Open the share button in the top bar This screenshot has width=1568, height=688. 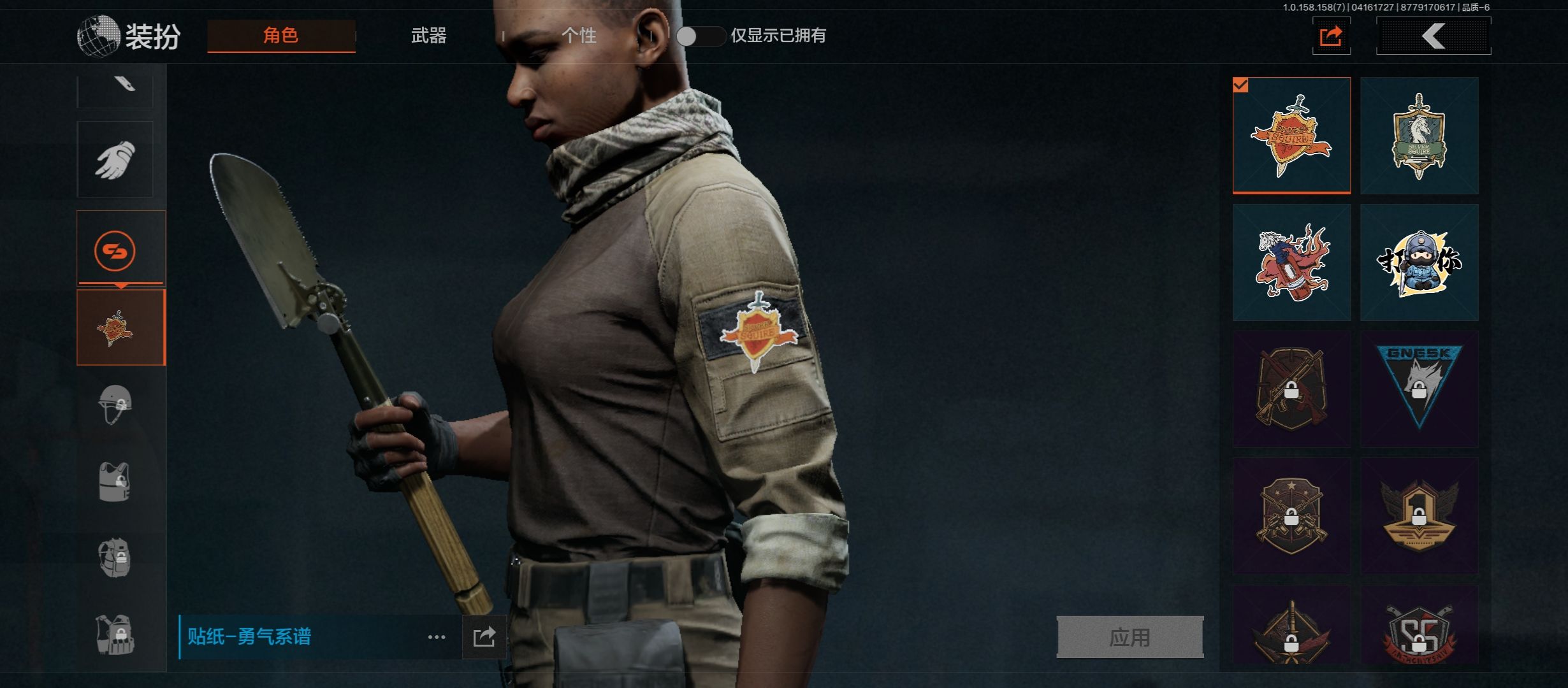(x=1331, y=36)
